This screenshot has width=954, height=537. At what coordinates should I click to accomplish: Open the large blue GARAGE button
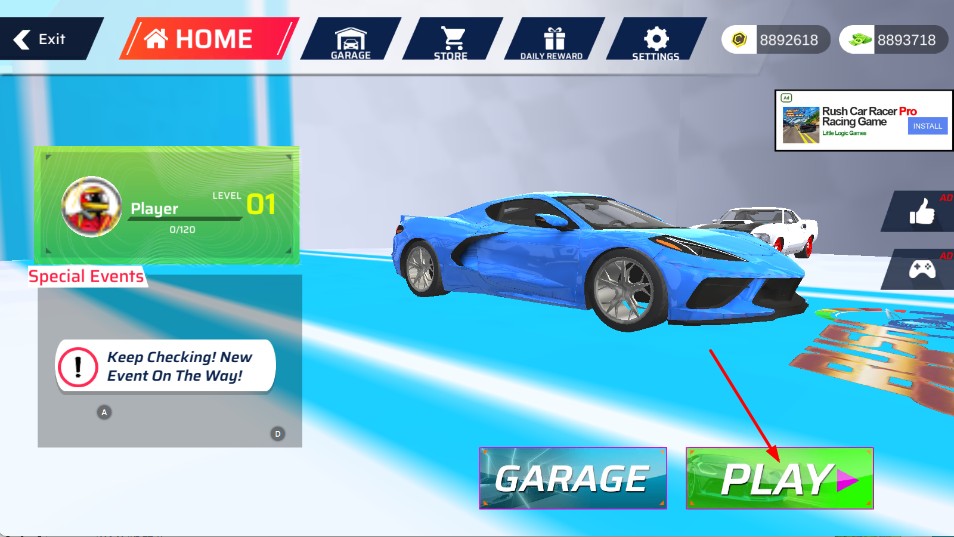pyautogui.click(x=572, y=478)
